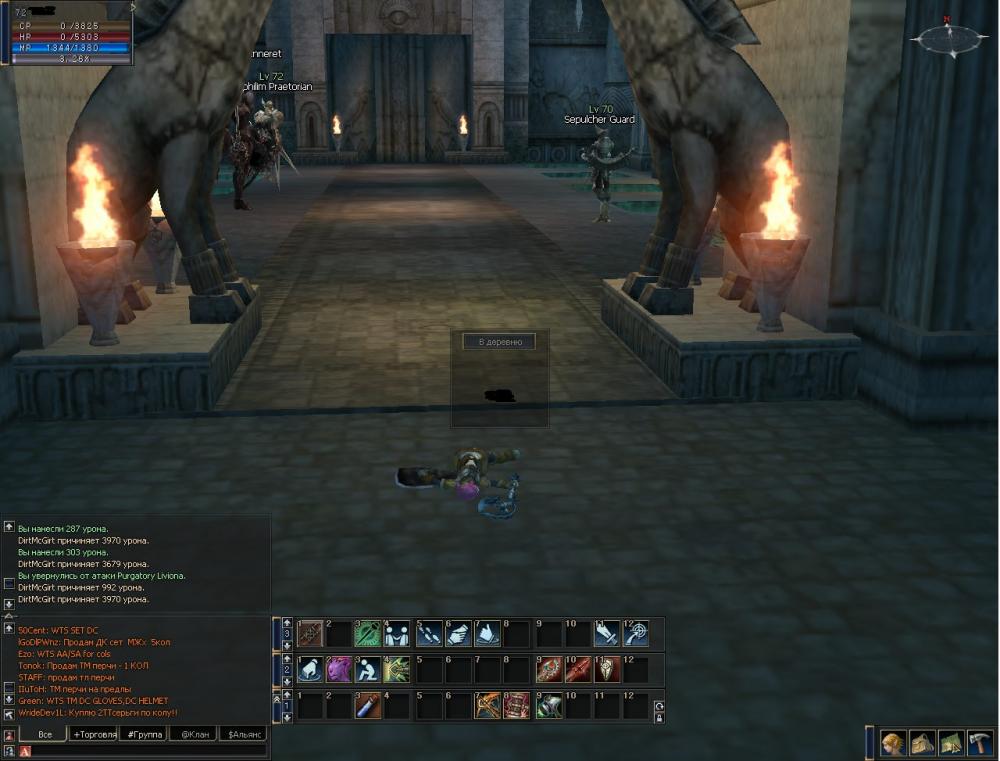Click the "В деревню" return button
Screen dimensions: 1000x761
(499, 342)
